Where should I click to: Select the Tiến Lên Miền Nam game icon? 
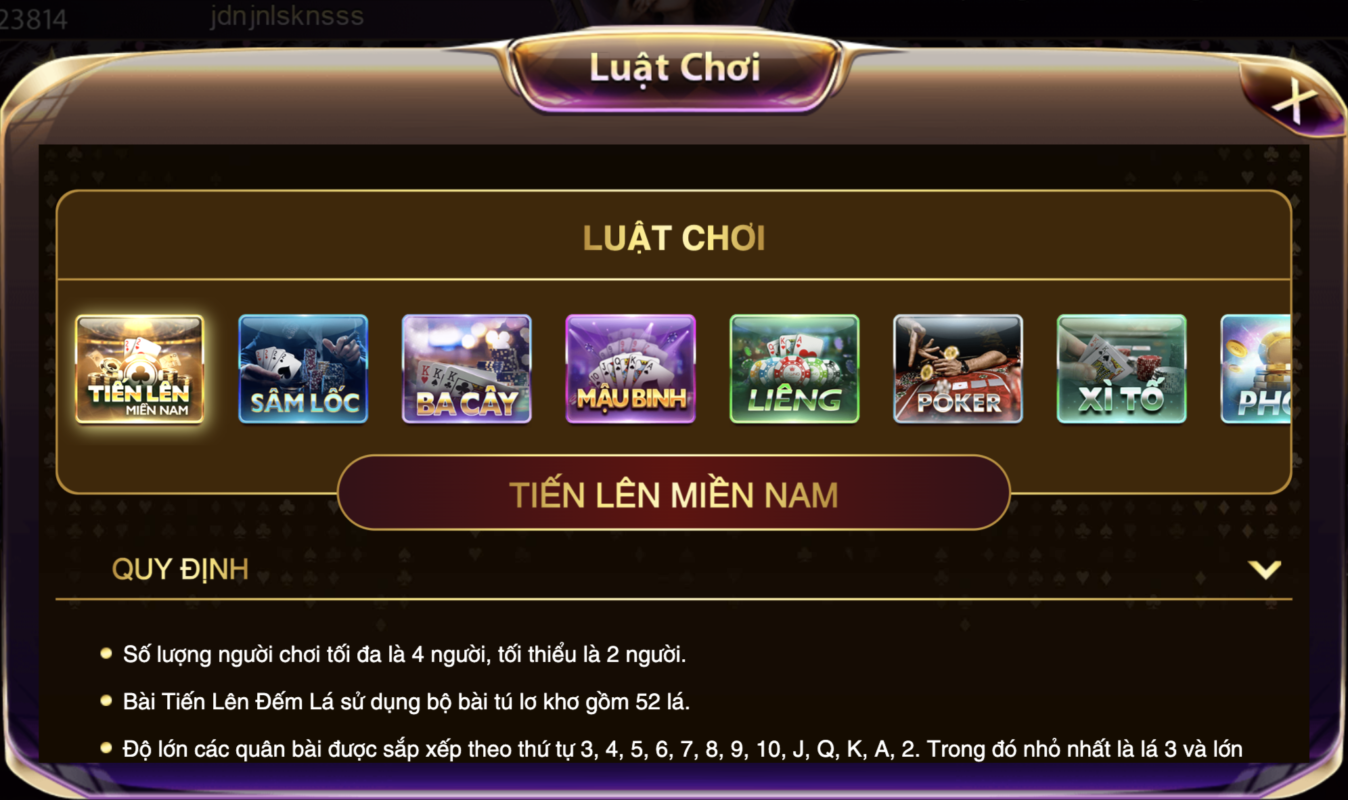point(140,369)
